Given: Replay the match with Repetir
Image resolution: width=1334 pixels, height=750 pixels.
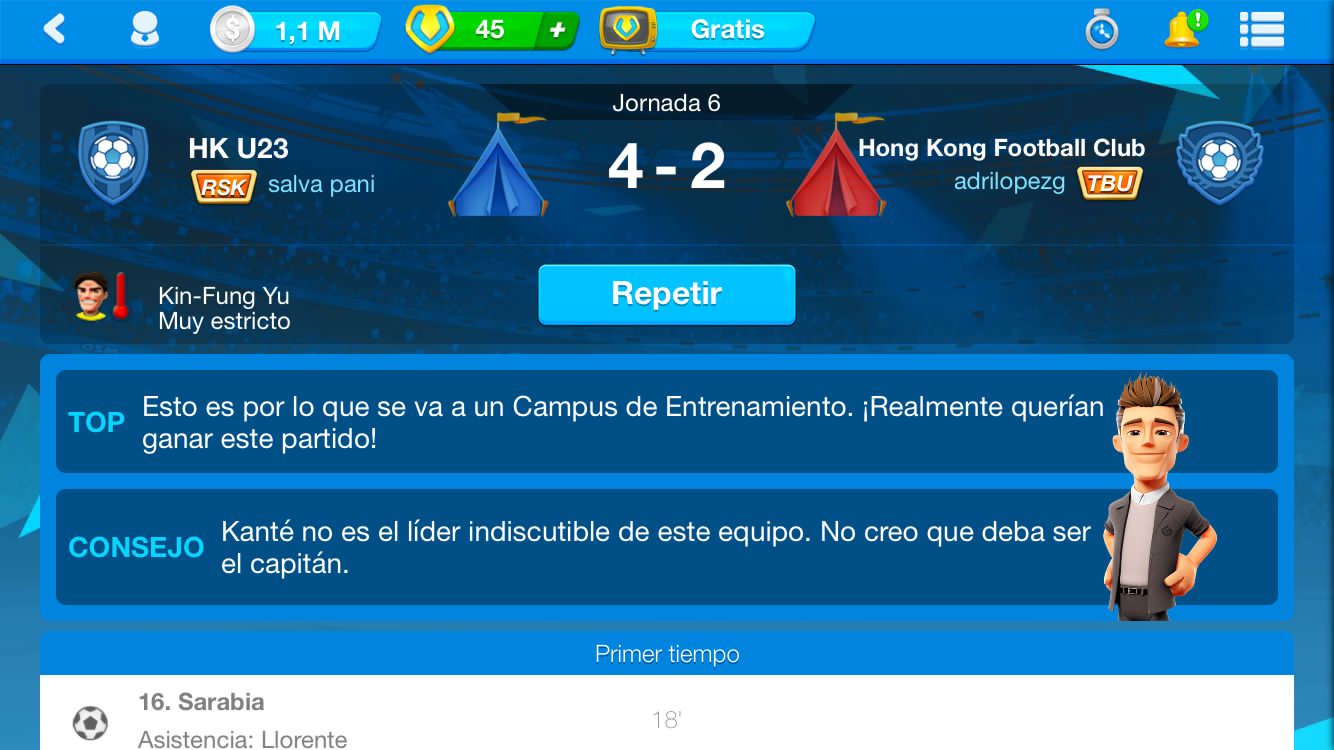Looking at the screenshot, I should 666,294.
